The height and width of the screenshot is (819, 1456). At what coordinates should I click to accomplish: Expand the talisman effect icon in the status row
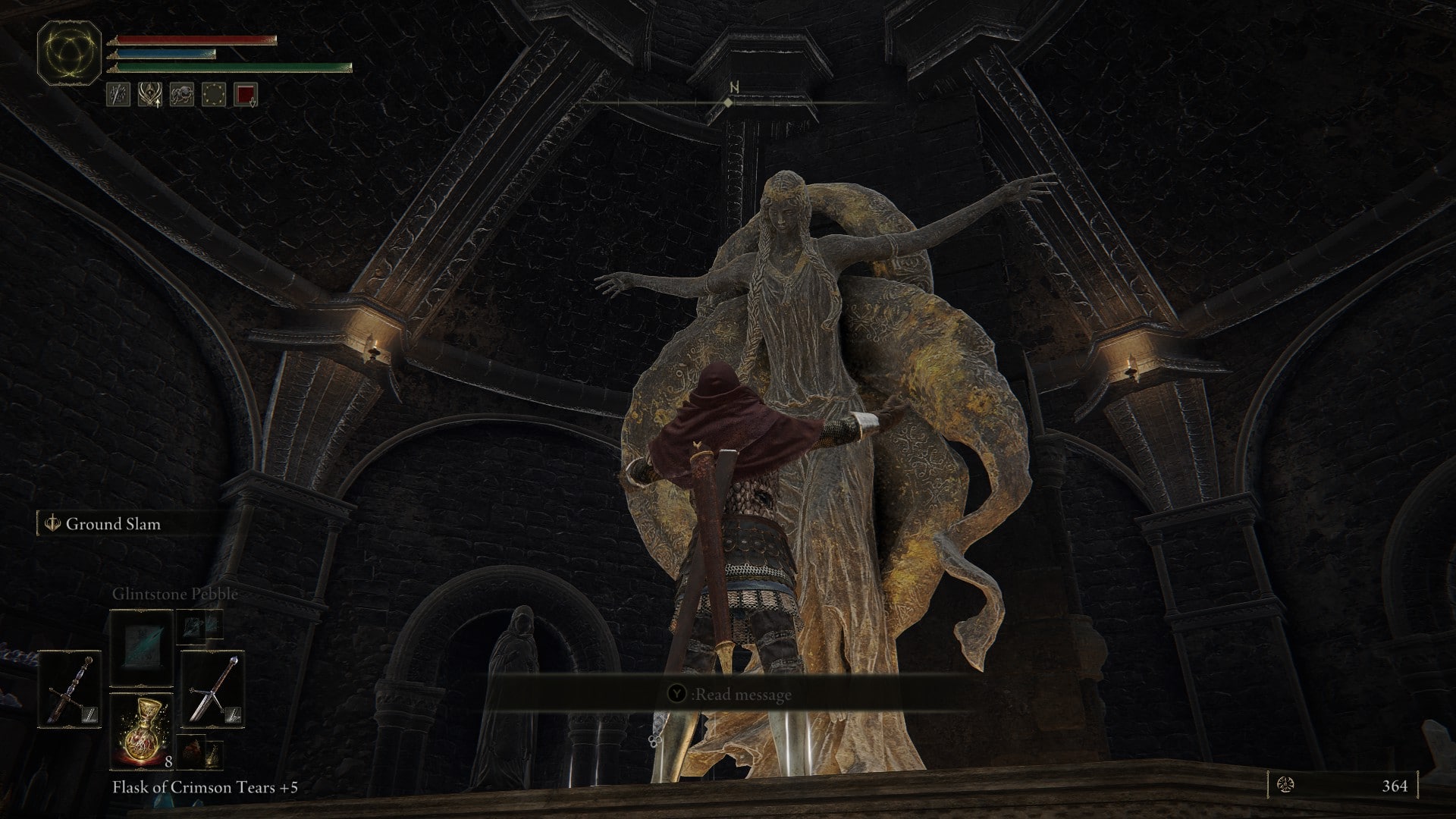[x=182, y=94]
